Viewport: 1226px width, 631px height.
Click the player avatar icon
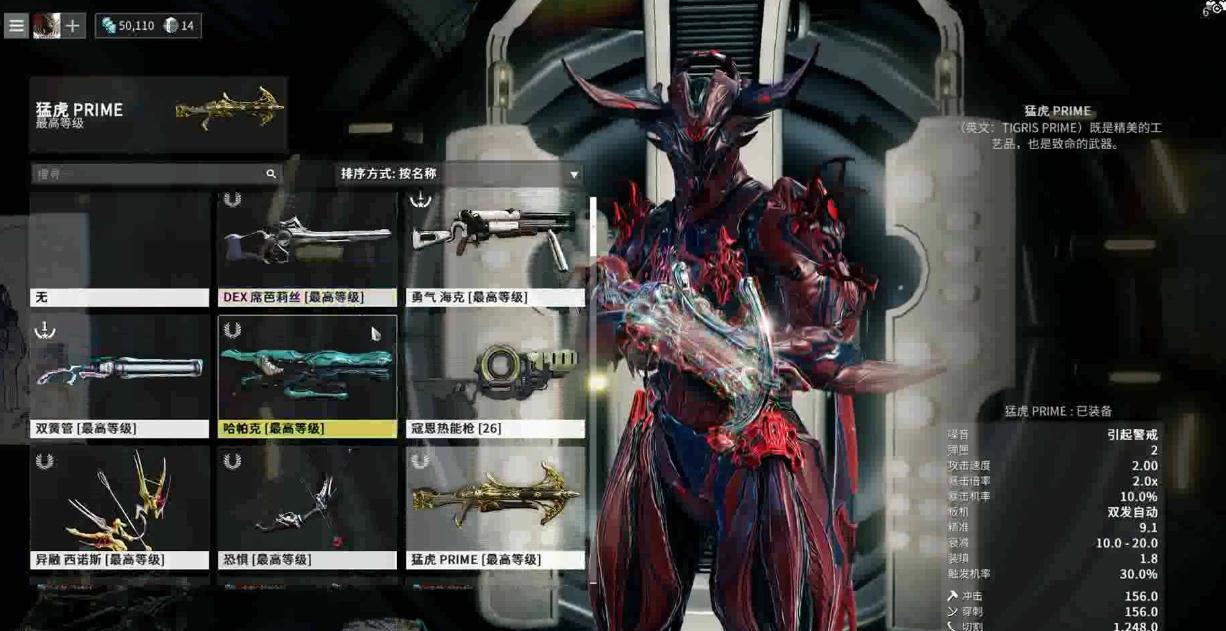46,25
